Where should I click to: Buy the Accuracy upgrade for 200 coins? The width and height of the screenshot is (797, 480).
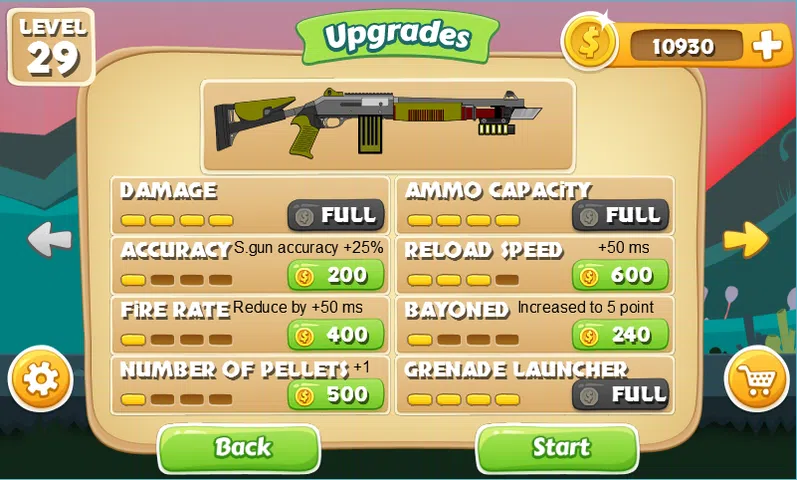point(335,275)
